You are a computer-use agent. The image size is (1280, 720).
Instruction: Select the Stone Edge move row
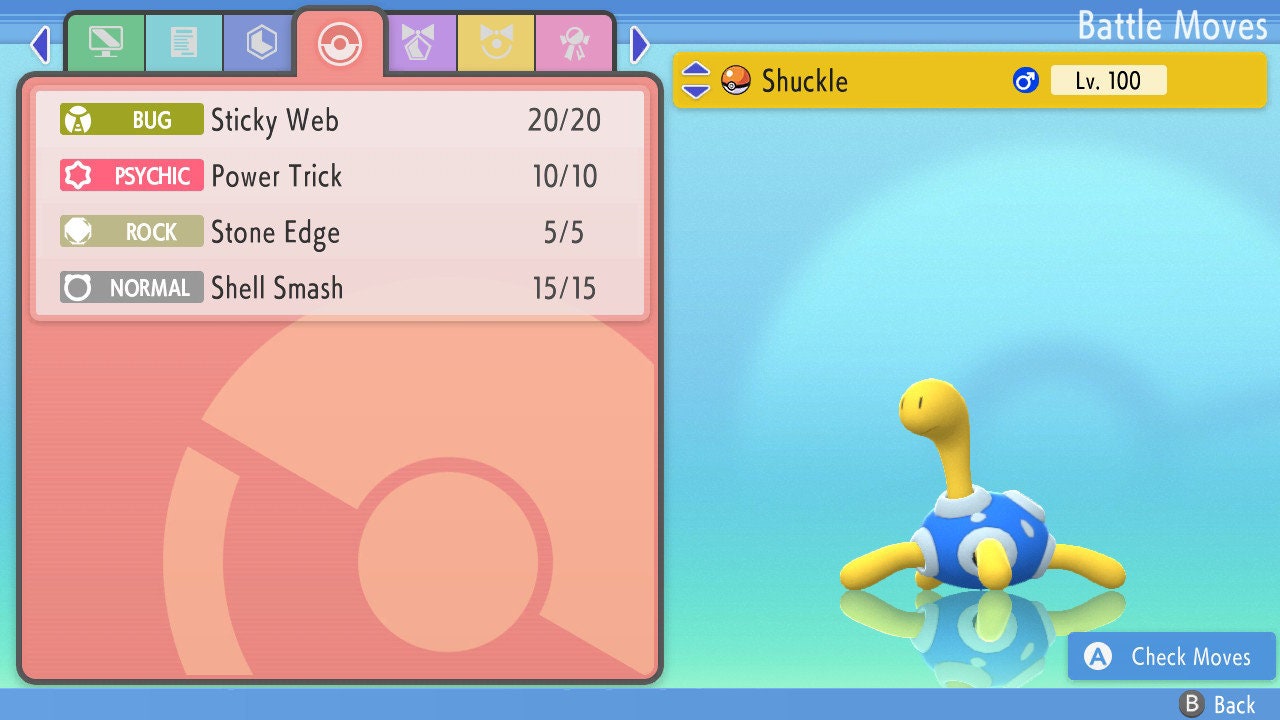(x=340, y=232)
